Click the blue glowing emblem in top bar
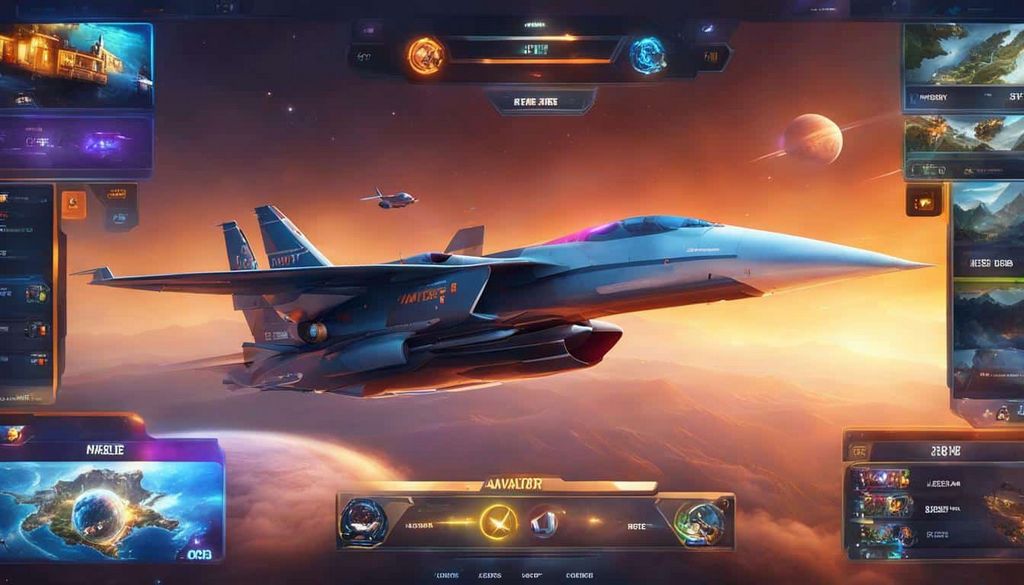The image size is (1024, 585). (x=648, y=55)
